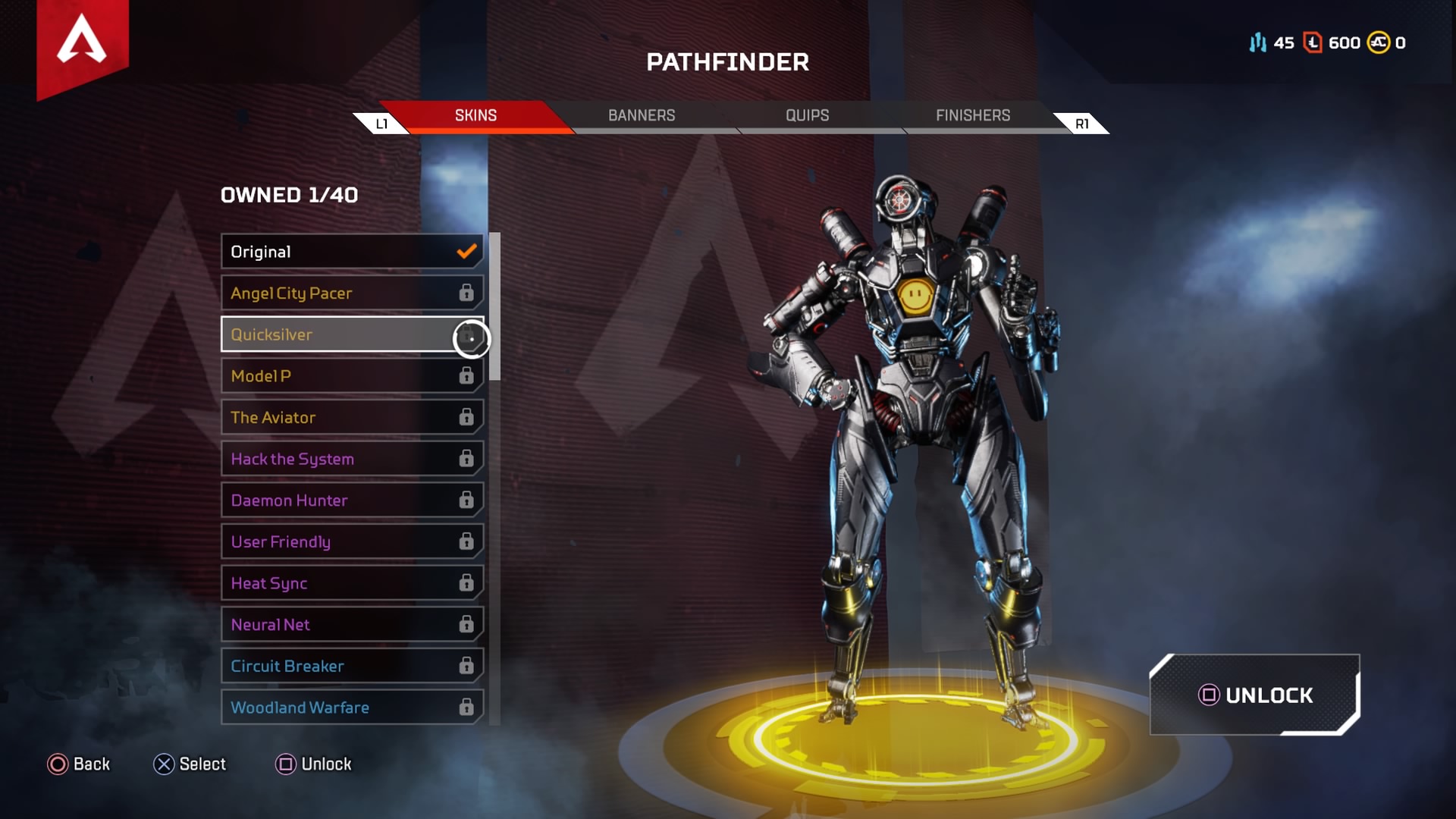Click the R1 tab shoulder indicator
The image size is (1456, 819).
click(x=1082, y=122)
